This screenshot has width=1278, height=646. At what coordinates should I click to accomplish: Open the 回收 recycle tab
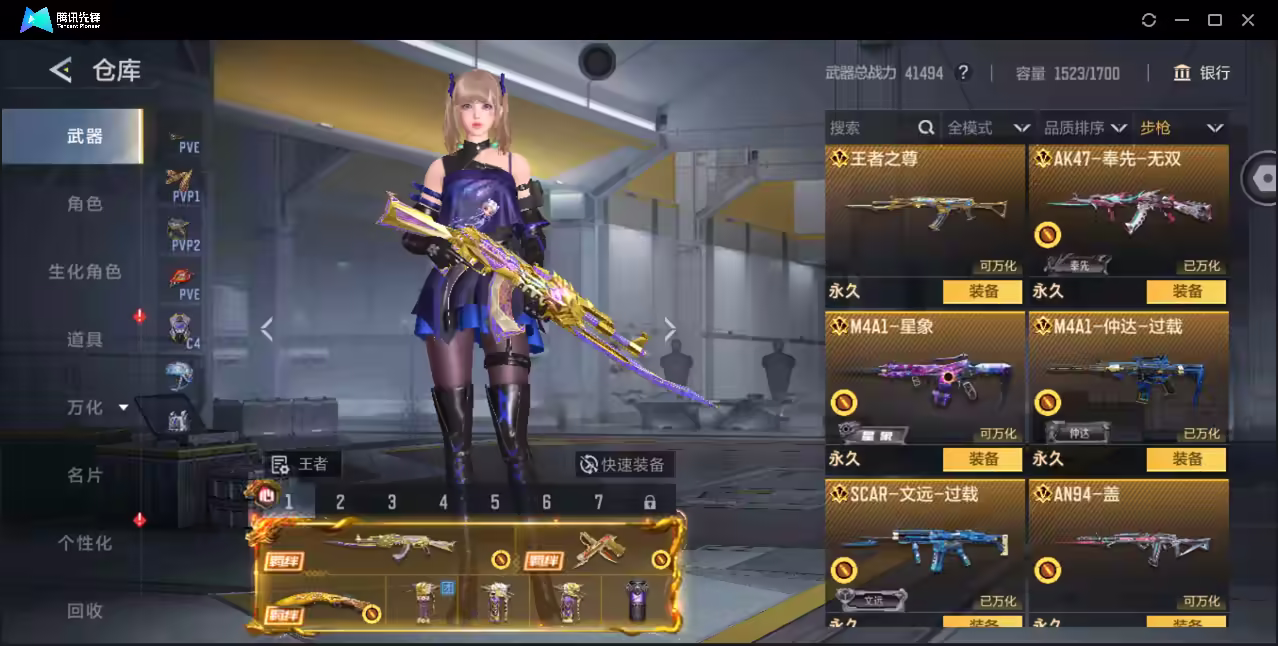click(85, 610)
